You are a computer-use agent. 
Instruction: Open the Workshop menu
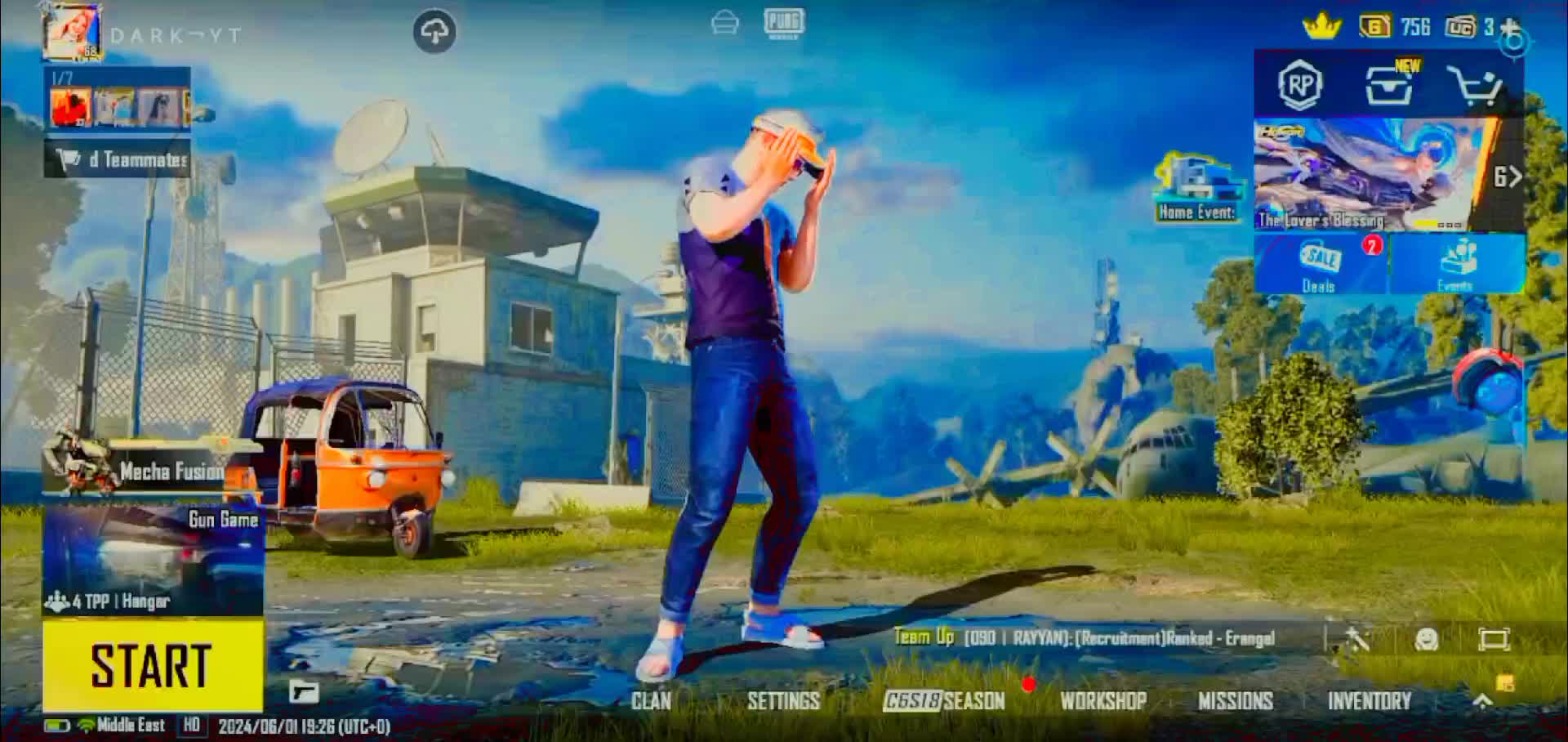pyautogui.click(x=1103, y=701)
